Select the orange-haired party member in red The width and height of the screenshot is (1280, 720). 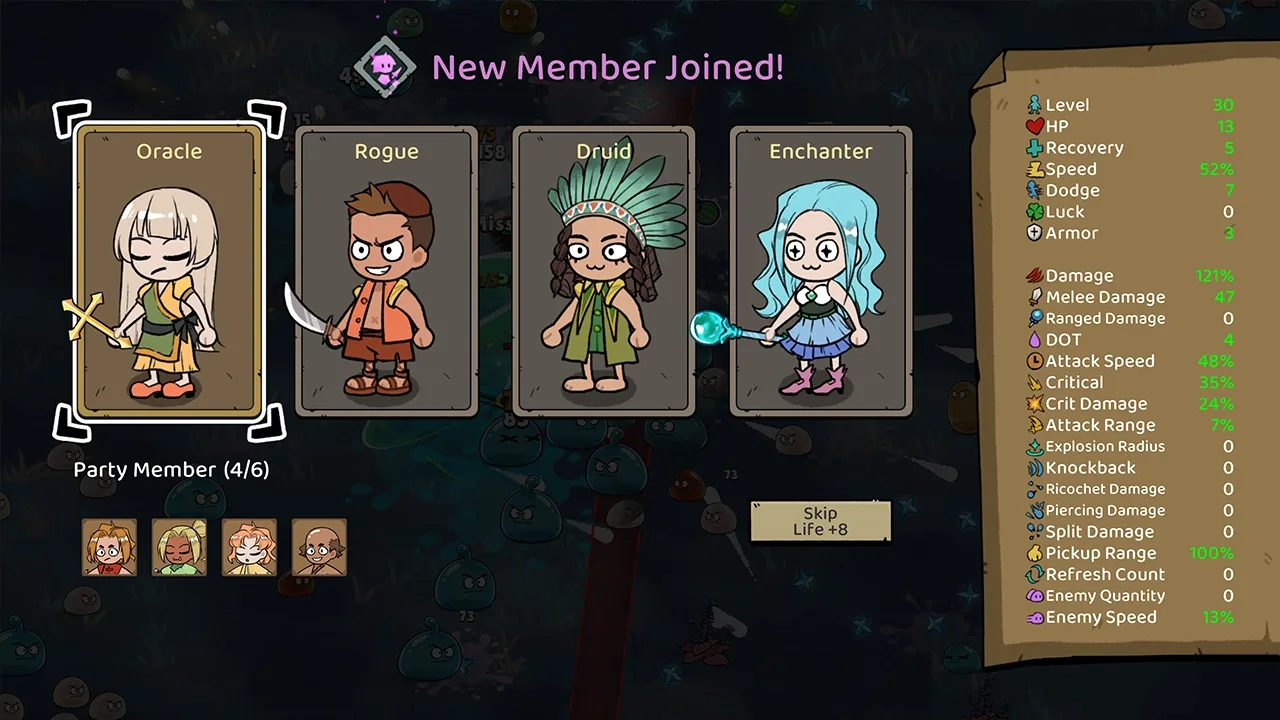(x=109, y=547)
